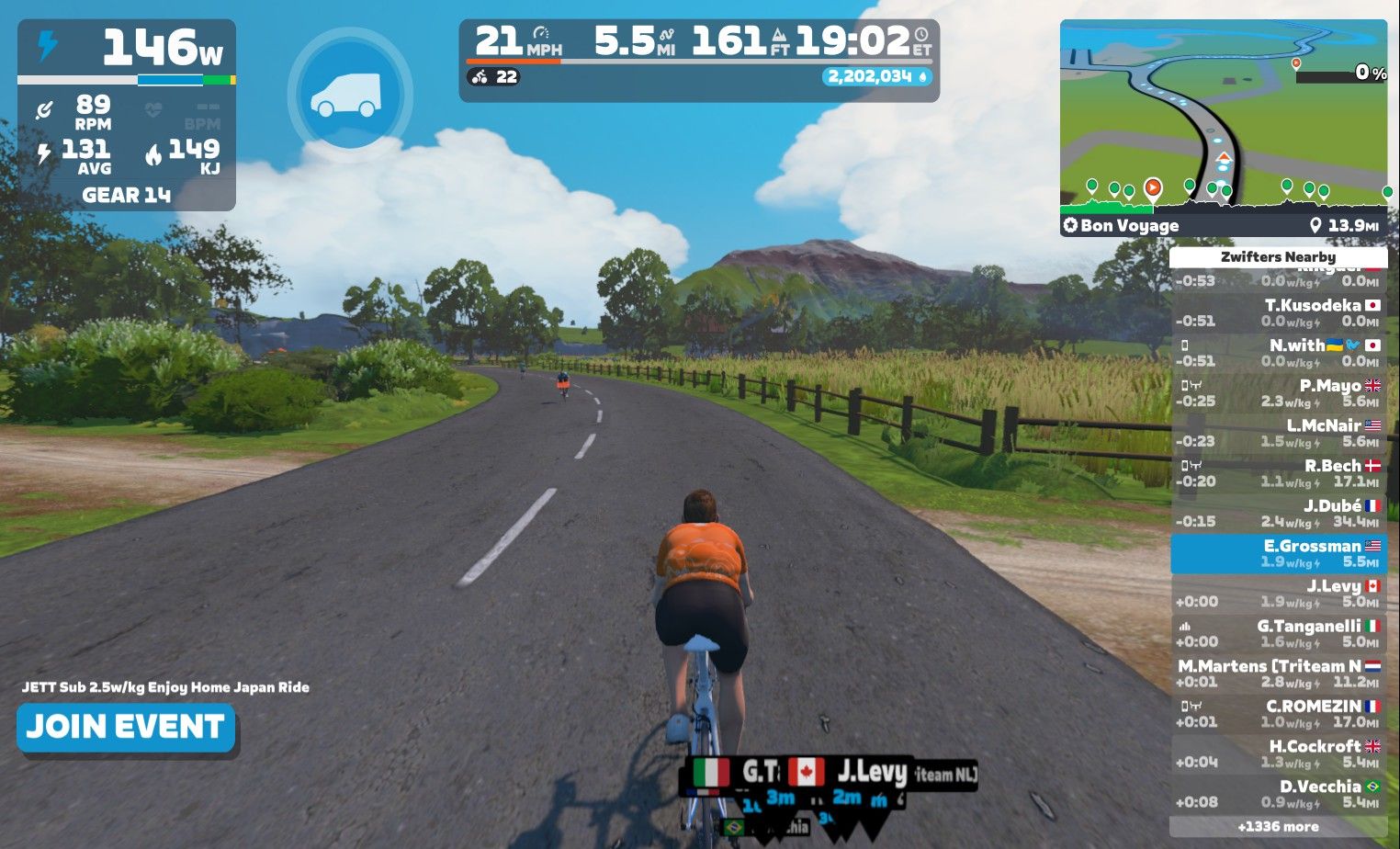Activate the van power-up icon

tap(349, 95)
